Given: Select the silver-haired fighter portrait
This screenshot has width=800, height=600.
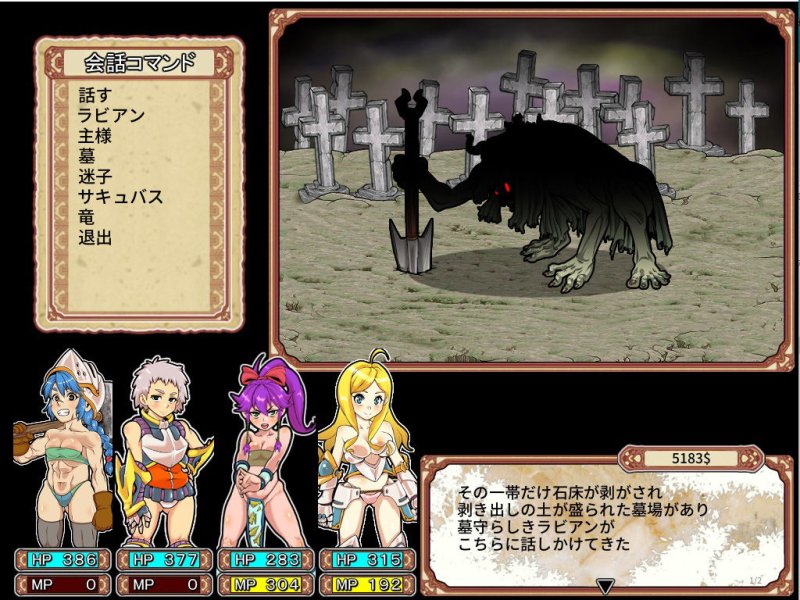Looking at the screenshot, I should coord(164,450).
